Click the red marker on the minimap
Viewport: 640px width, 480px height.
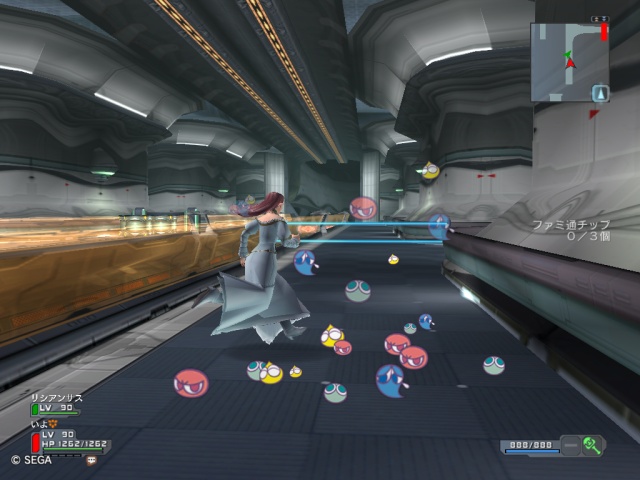pos(604,32)
